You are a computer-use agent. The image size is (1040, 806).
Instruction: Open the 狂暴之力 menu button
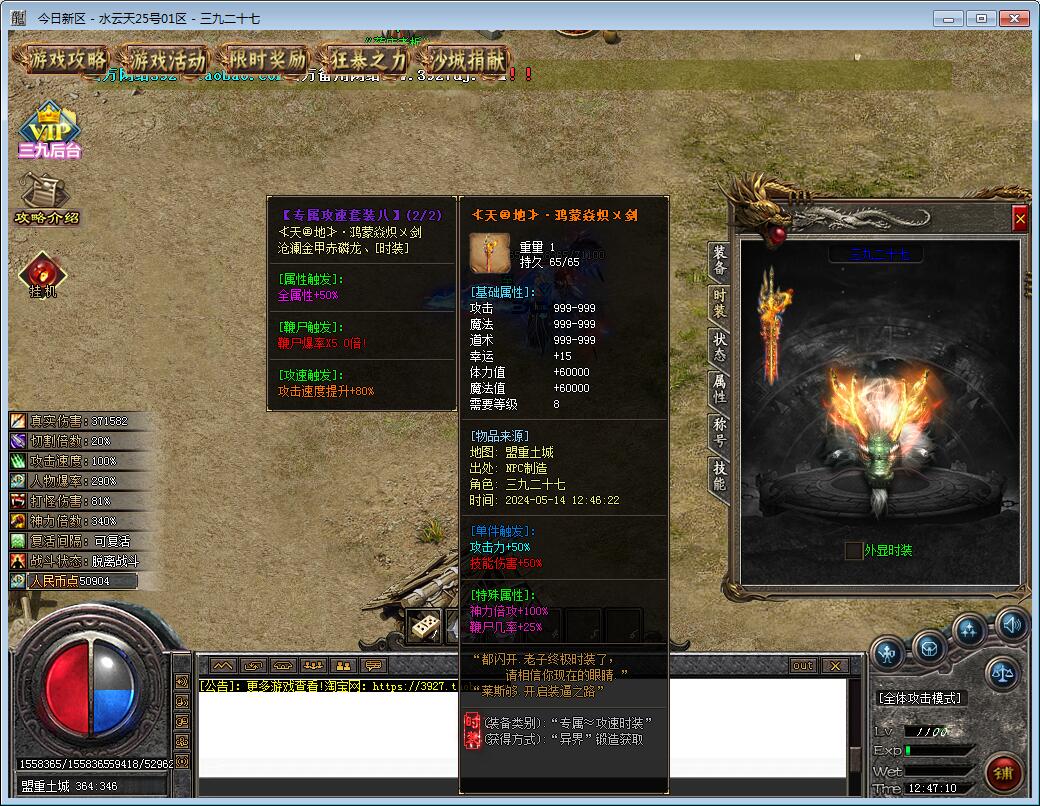pyautogui.click(x=369, y=60)
